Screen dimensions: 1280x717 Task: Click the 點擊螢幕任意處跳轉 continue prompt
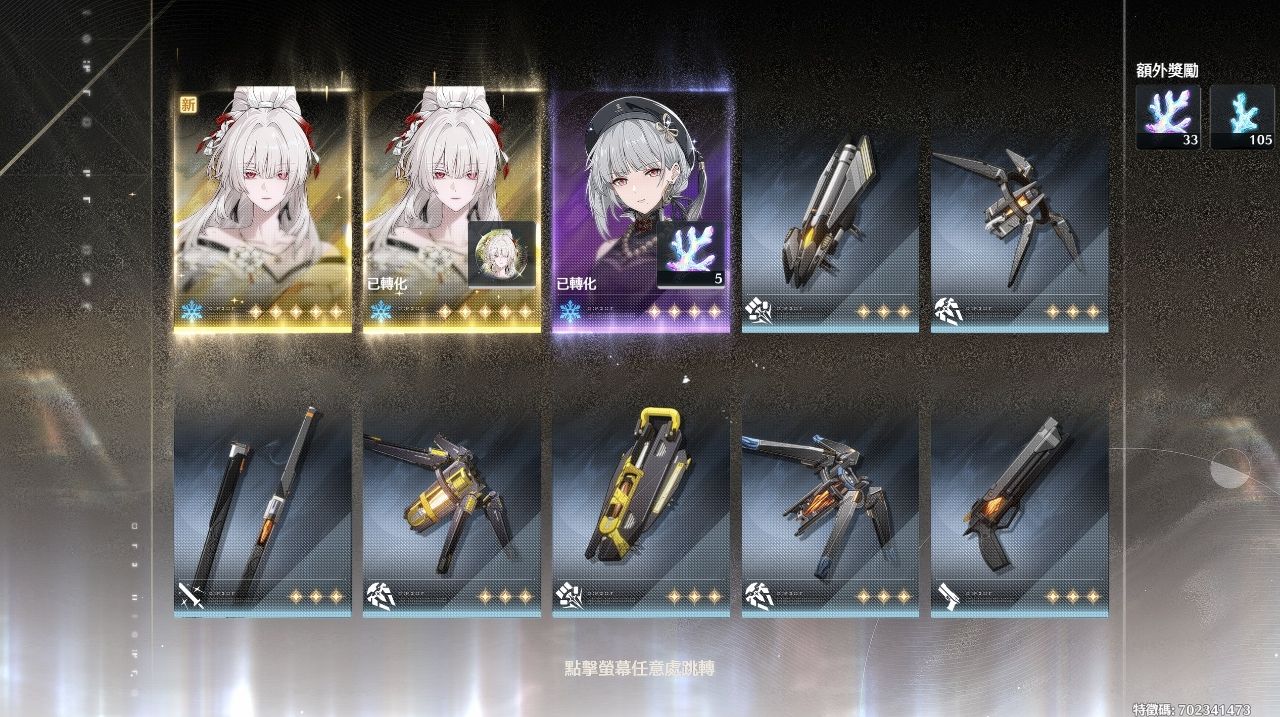point(639,667)
